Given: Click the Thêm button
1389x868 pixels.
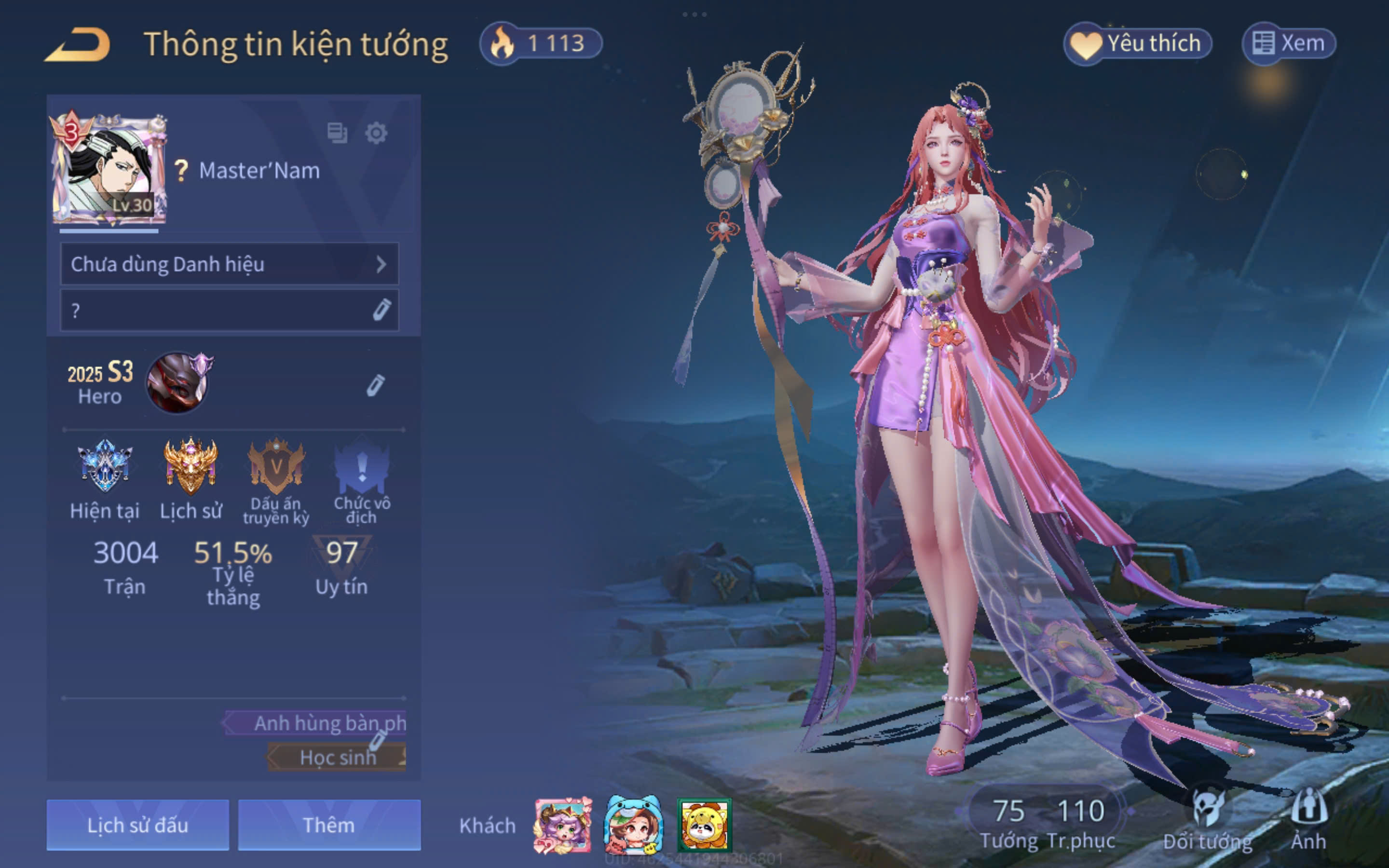Looking at the screenshot, I should [329, 825].
